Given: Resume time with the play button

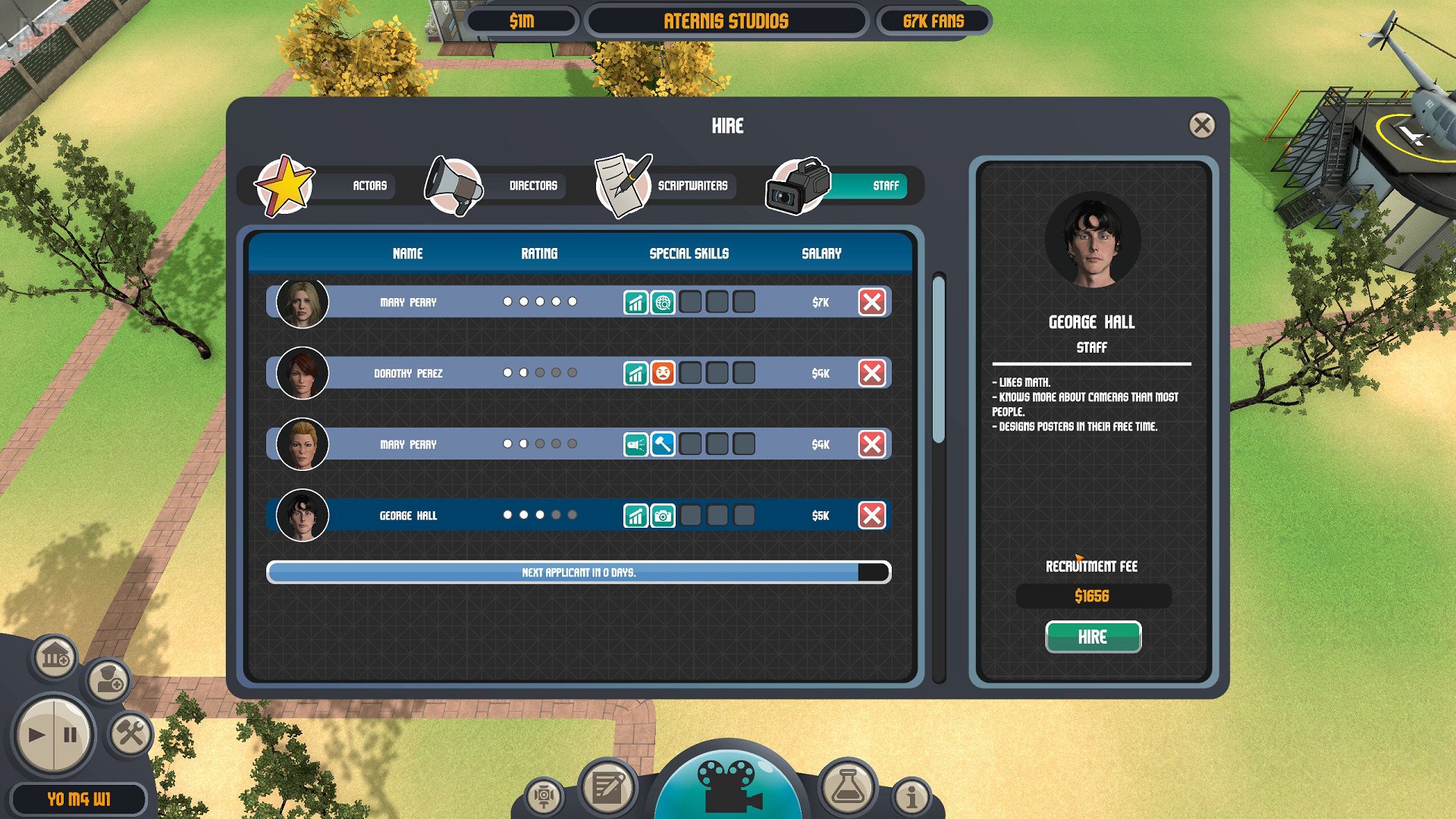Looking at the screenshot, I should [36, 735].
